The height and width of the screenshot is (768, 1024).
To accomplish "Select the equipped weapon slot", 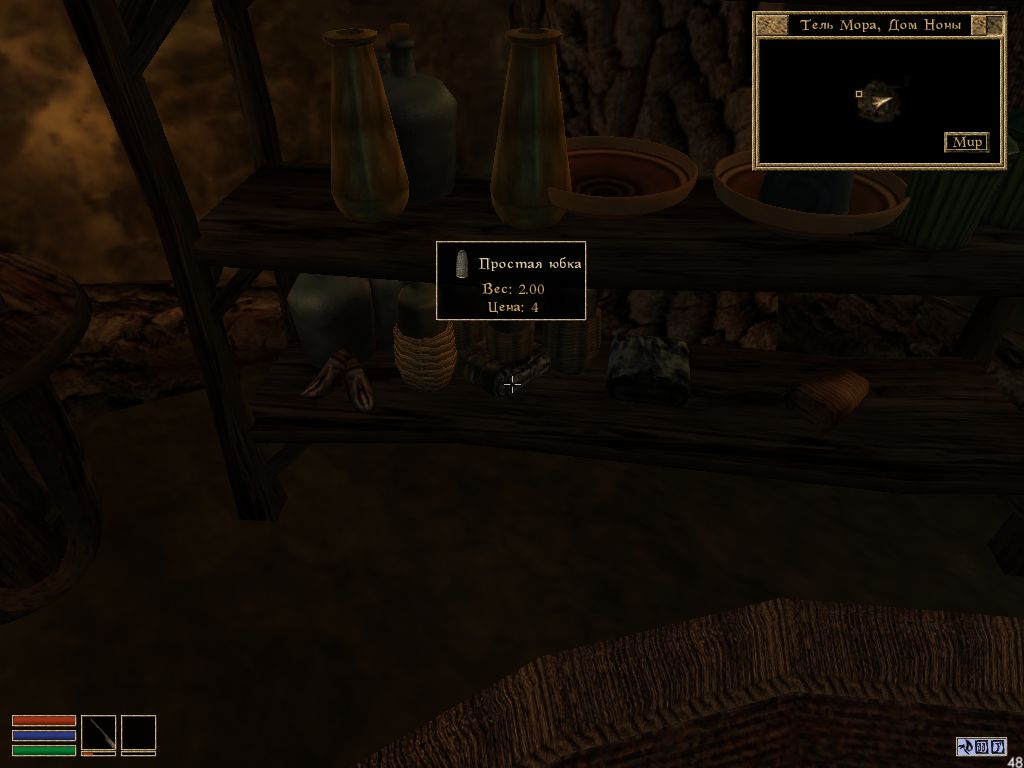I will [x=98, y=733].
